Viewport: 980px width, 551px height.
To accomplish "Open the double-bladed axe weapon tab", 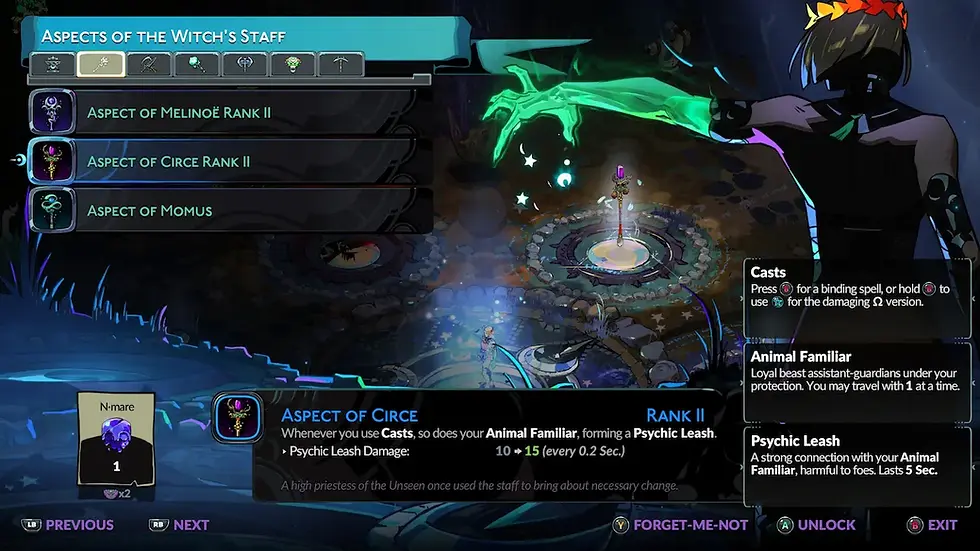I will pos(244,65).
